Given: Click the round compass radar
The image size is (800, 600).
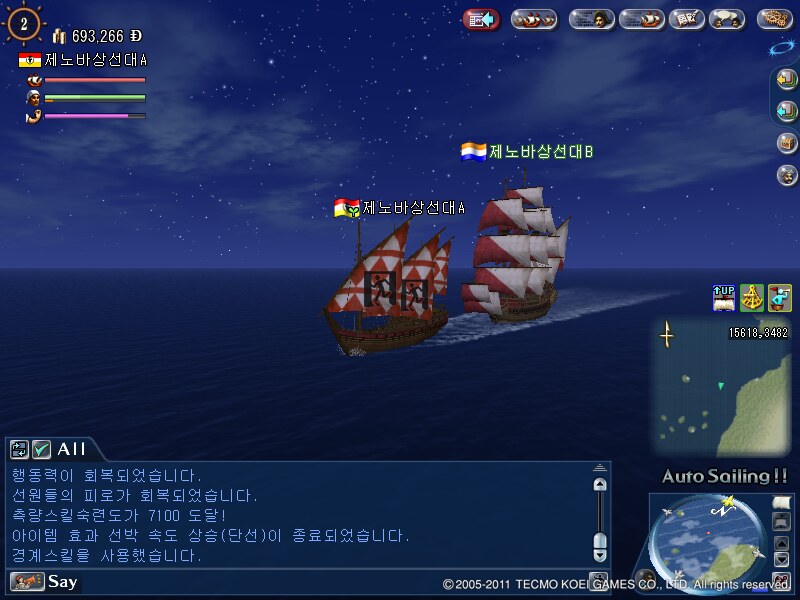Looking at the screenshot, I should pos(707,538).
